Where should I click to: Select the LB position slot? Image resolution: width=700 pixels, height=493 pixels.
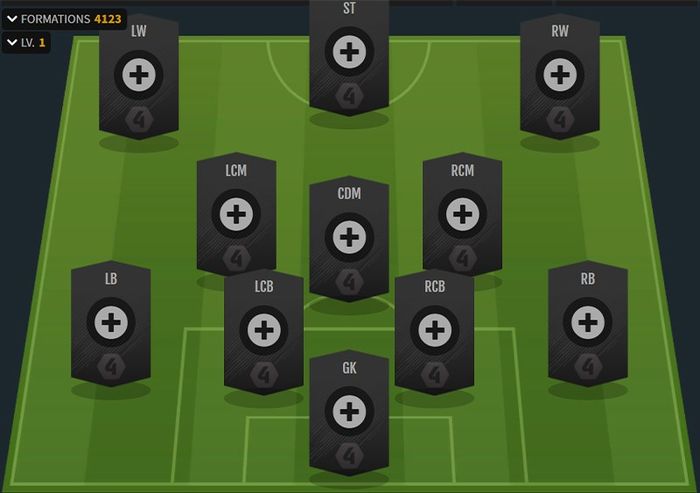coord(110,322)
